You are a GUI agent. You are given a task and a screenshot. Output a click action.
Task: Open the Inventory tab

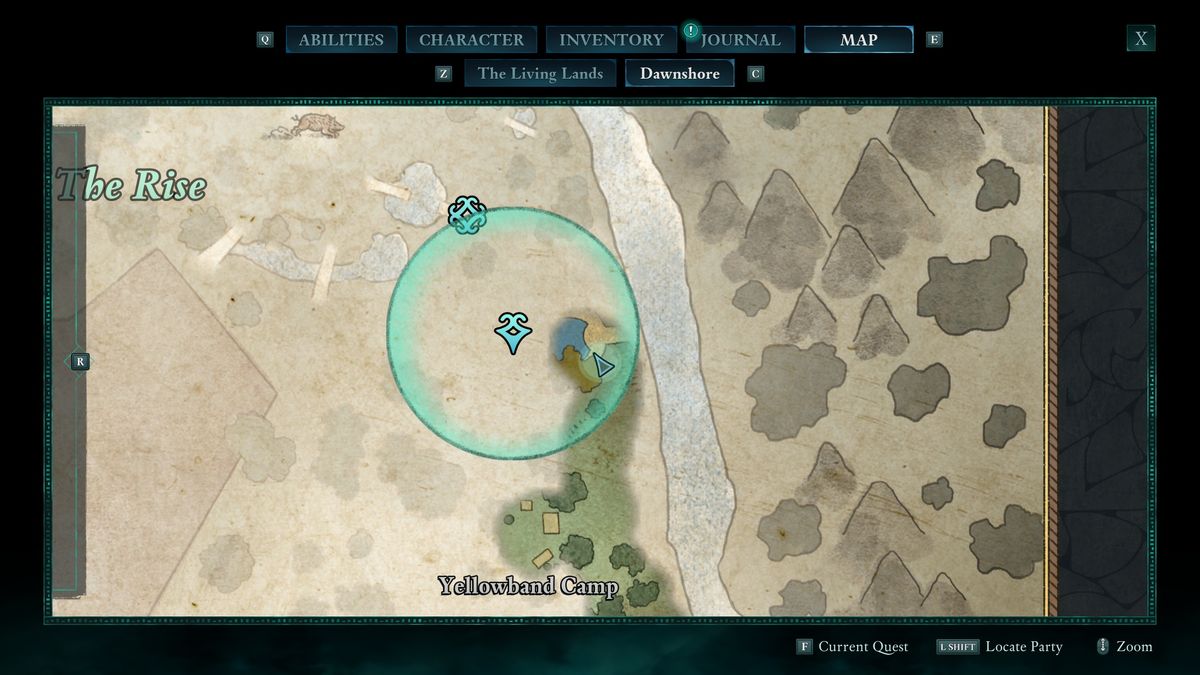(611, 40)
